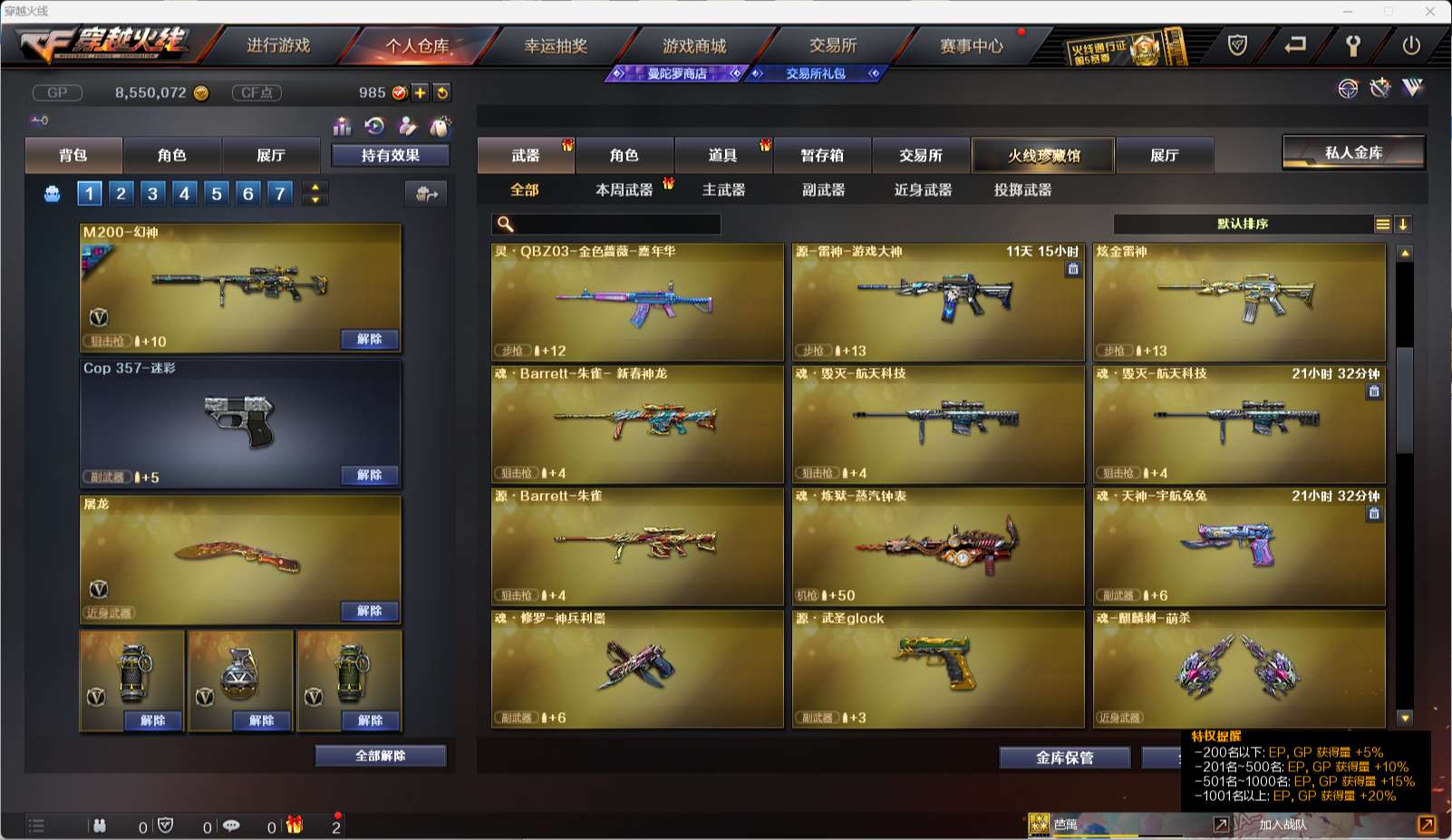
Task: Switch to the 火线珍藏馆 tab
Action: (1042, 155)
